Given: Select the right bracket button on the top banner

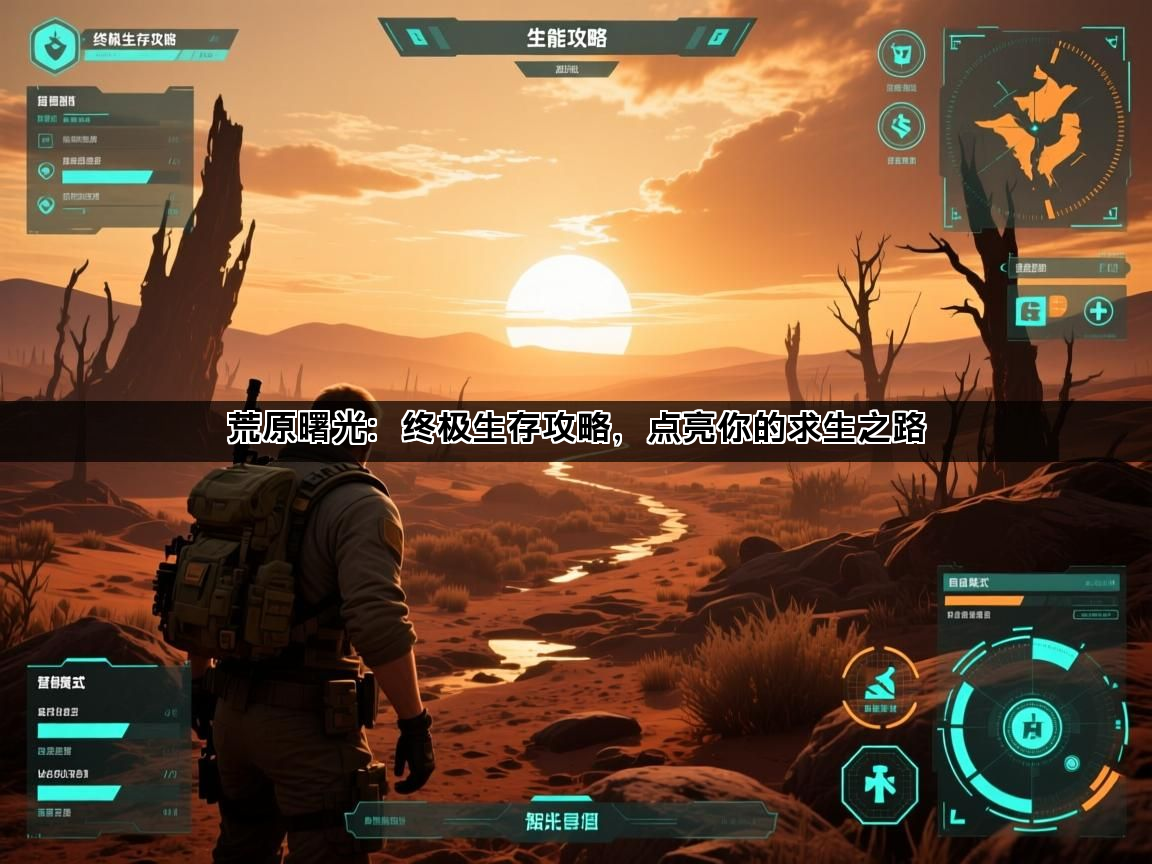Looking at the screenshot, I should [716, 38].
